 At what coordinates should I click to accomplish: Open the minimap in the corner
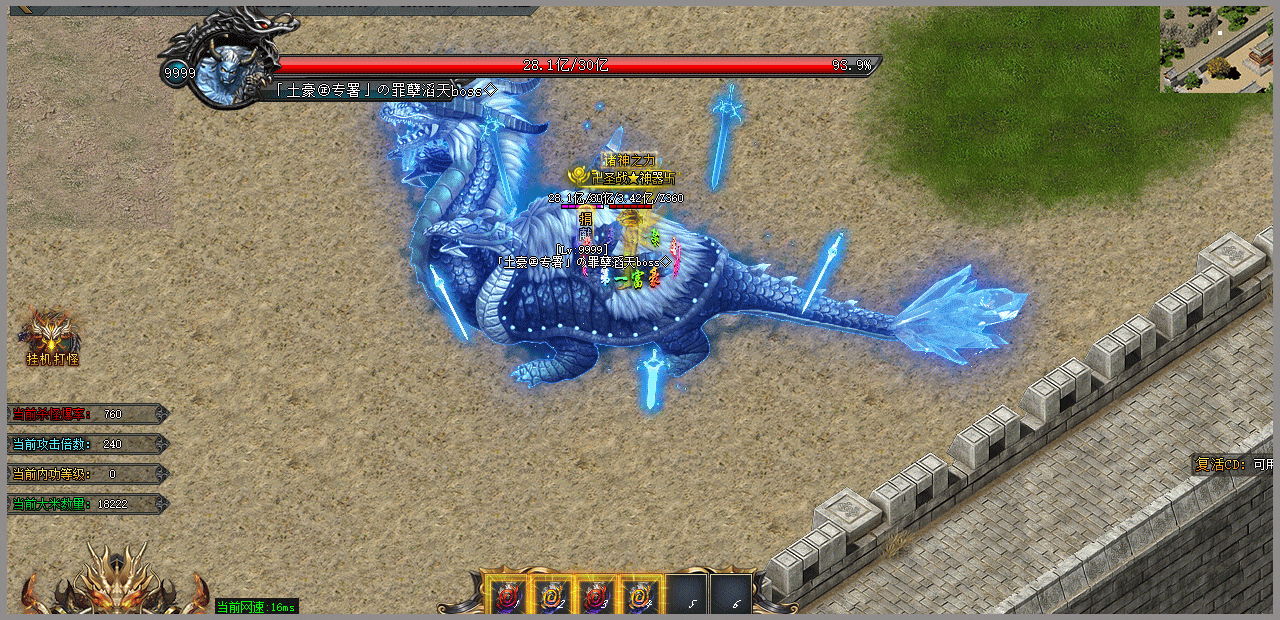tap(1216, 50)
